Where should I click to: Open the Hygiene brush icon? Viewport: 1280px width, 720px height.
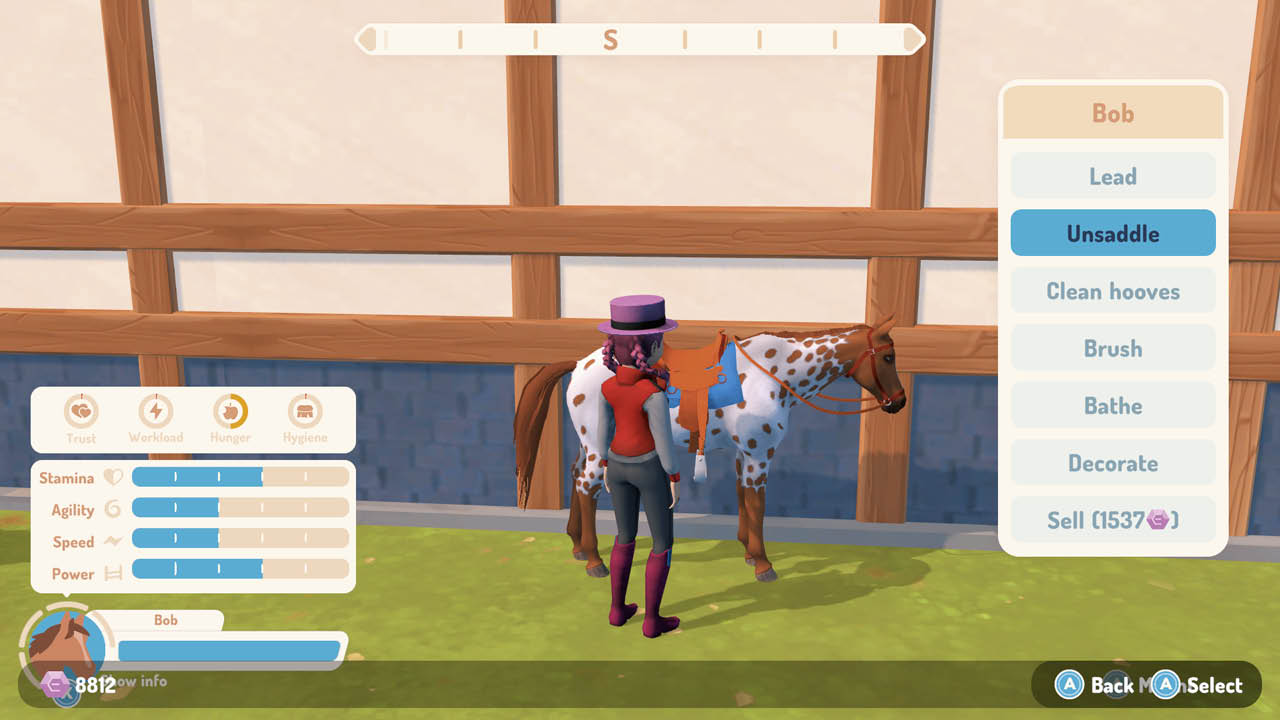[305, 410]
